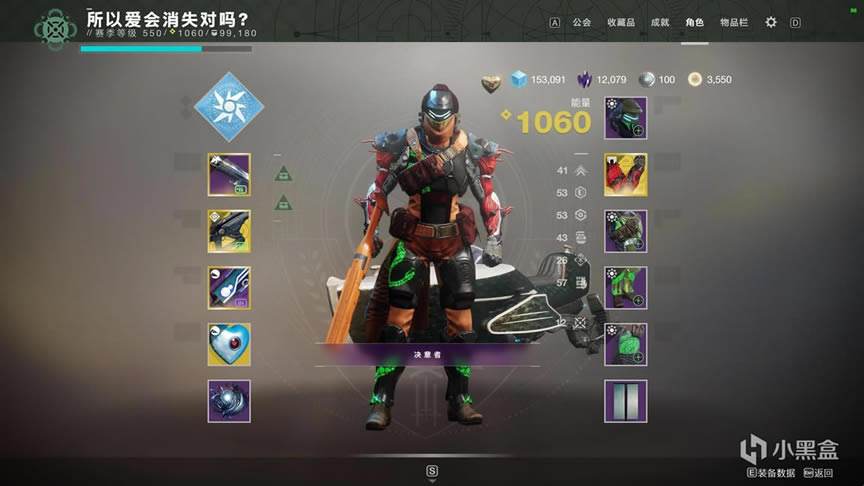Click the player emblem beside the name
This screenshot has width=864, height=486.
pyautogui.click(x=54, y=30)
